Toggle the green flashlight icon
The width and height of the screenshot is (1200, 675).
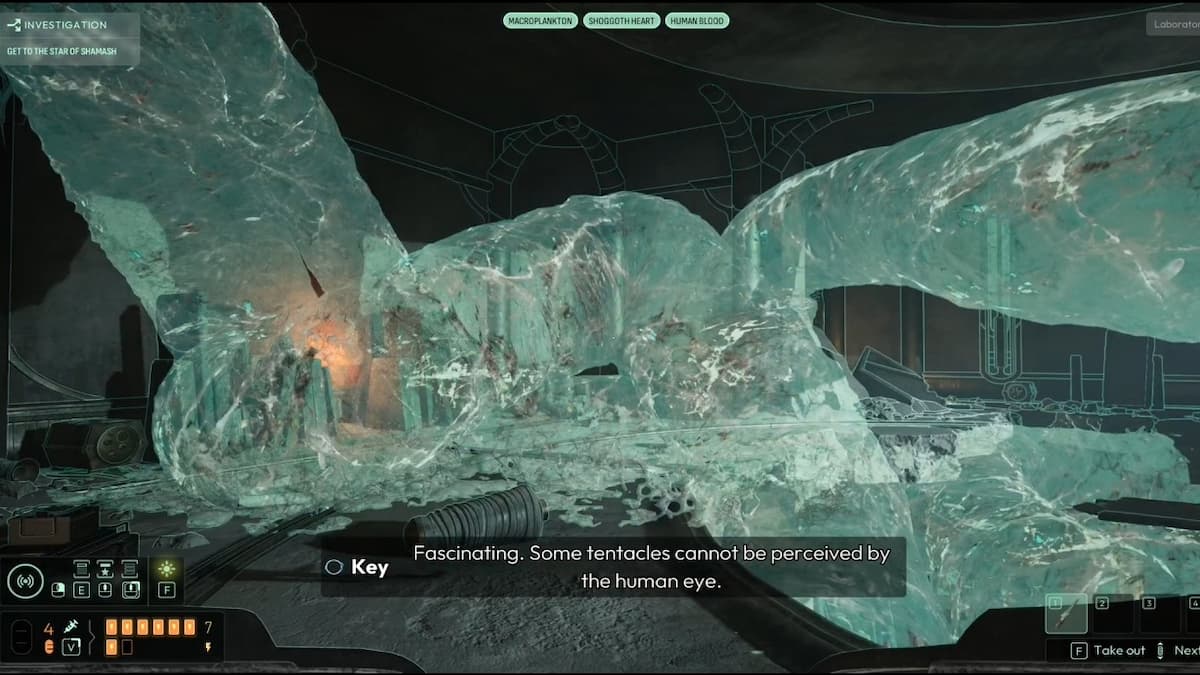(x=166, y=569)
